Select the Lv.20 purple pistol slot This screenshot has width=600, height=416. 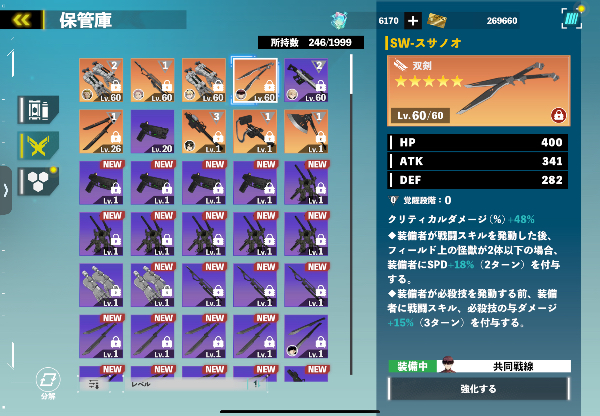pyautogui.click(x=153, y=132)
